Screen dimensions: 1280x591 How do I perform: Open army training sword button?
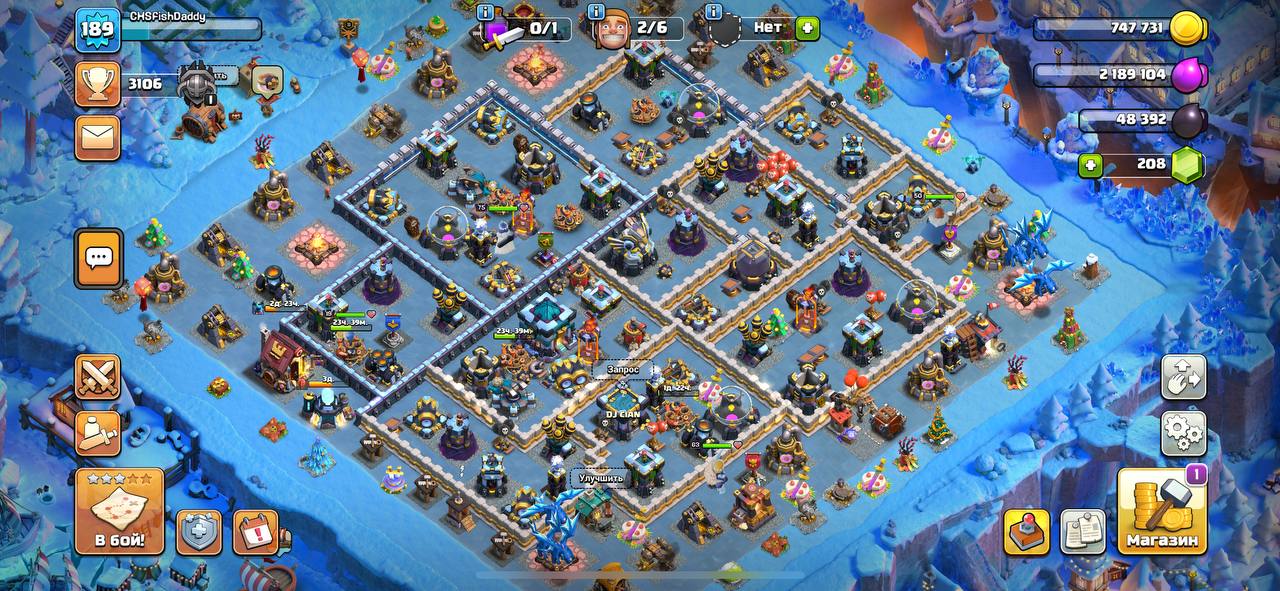[98, 433]
